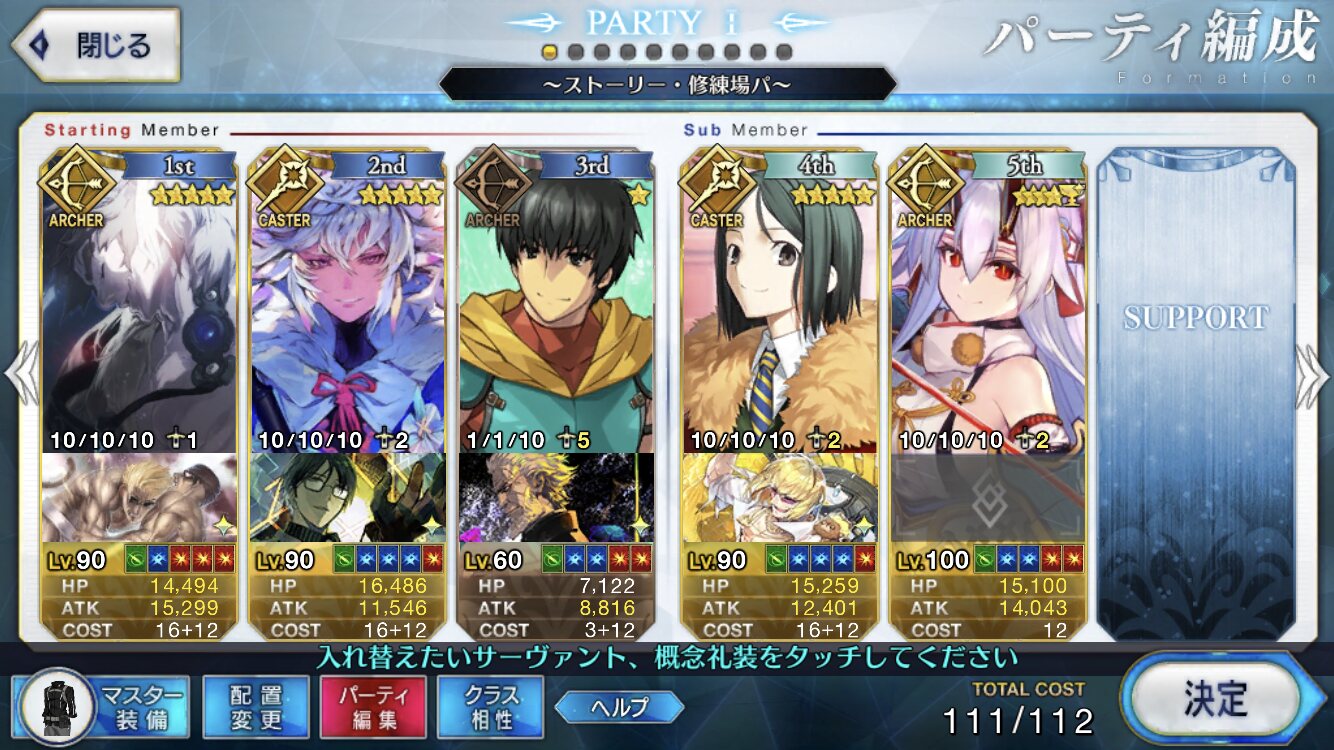Confirm party with 決定 button
This screenshot has height=750, width=1334.
click(x=1214, y=697)
